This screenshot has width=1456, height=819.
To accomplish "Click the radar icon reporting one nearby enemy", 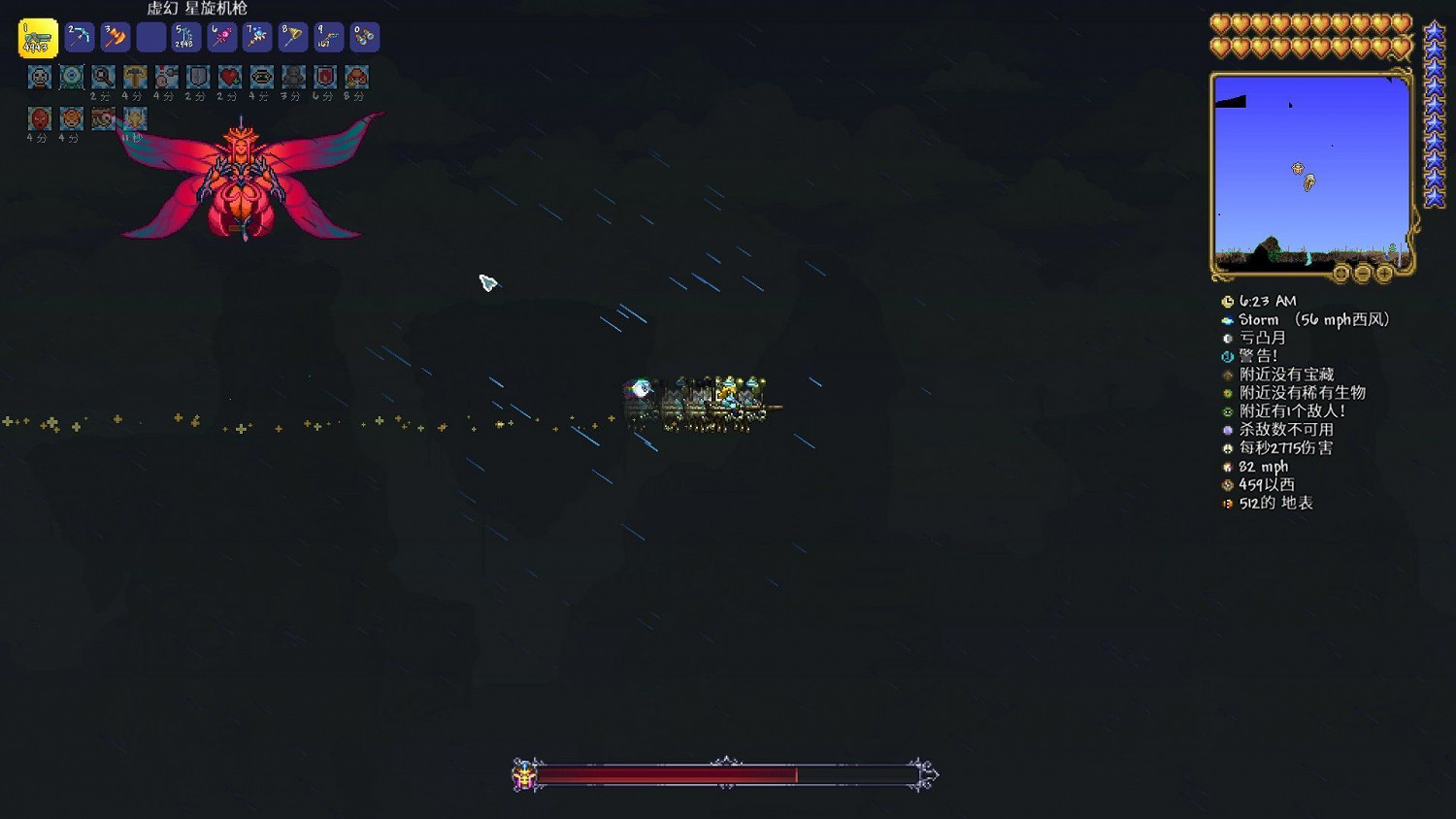I will click(x=1230, y=410).
